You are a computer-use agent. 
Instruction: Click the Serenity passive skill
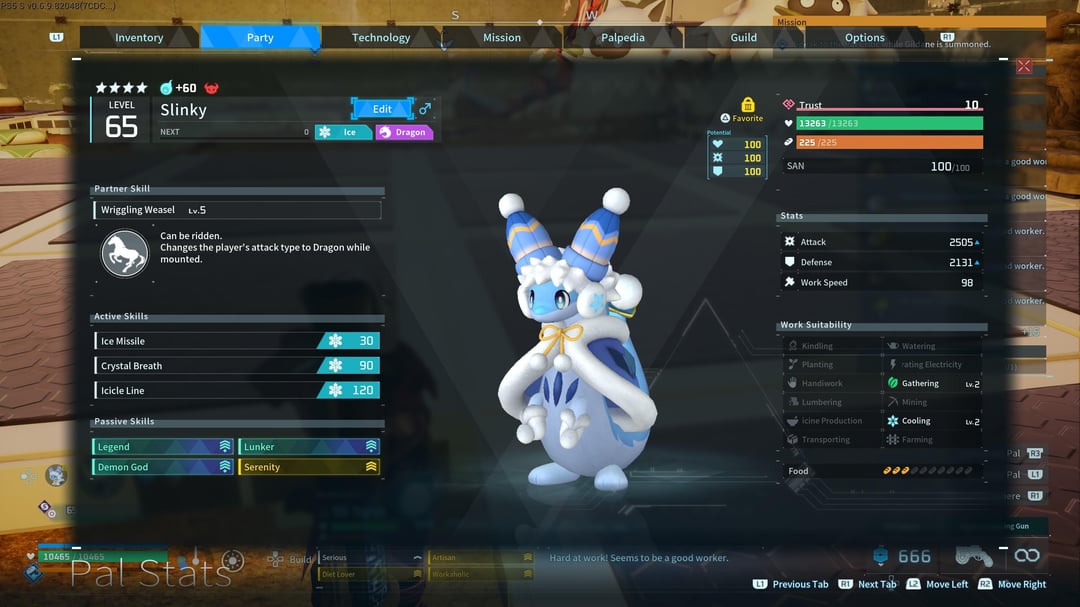pyautogui.click(x=309, y=467)
